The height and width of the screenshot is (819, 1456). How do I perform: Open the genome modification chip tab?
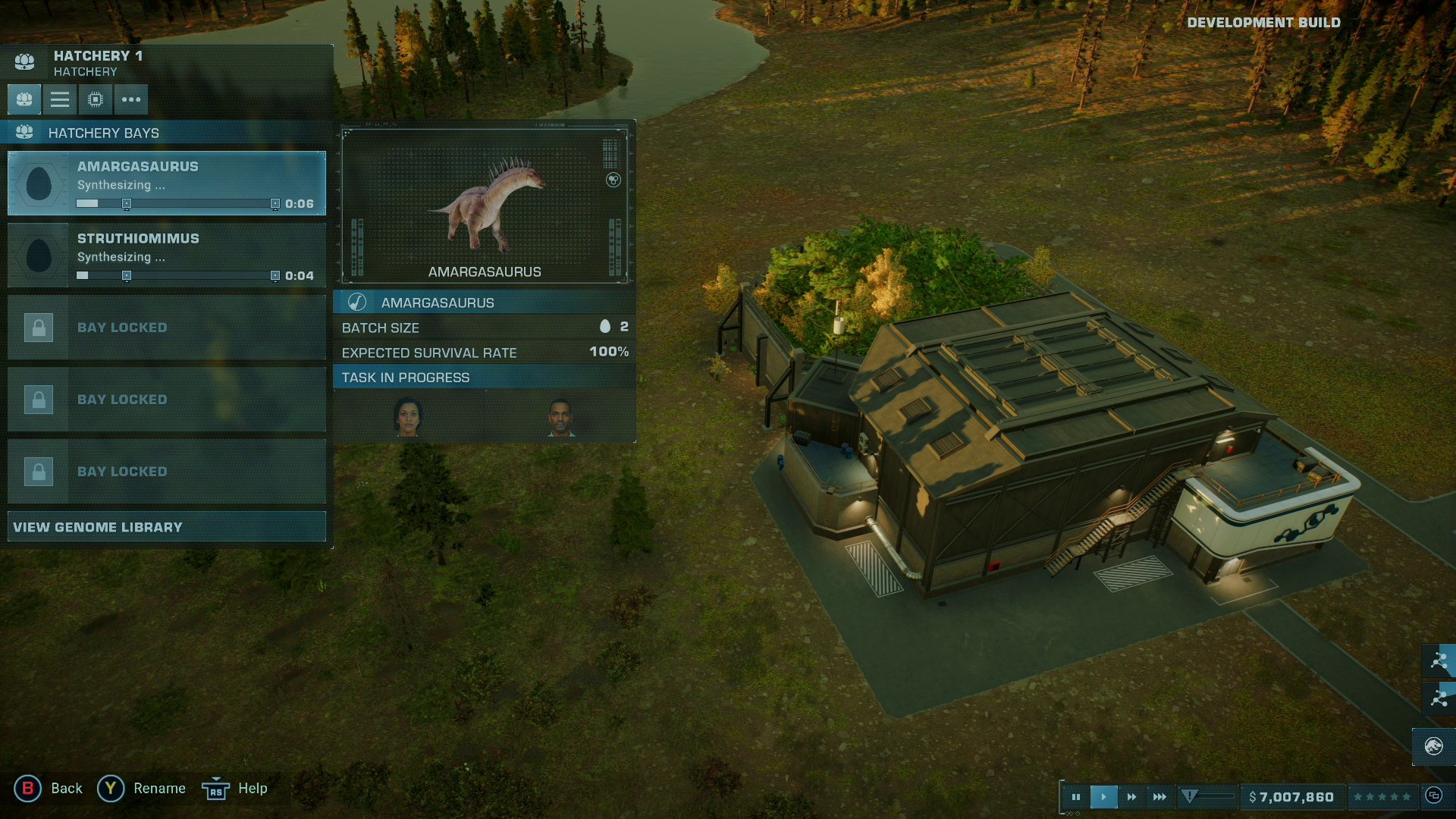(94, 99)
